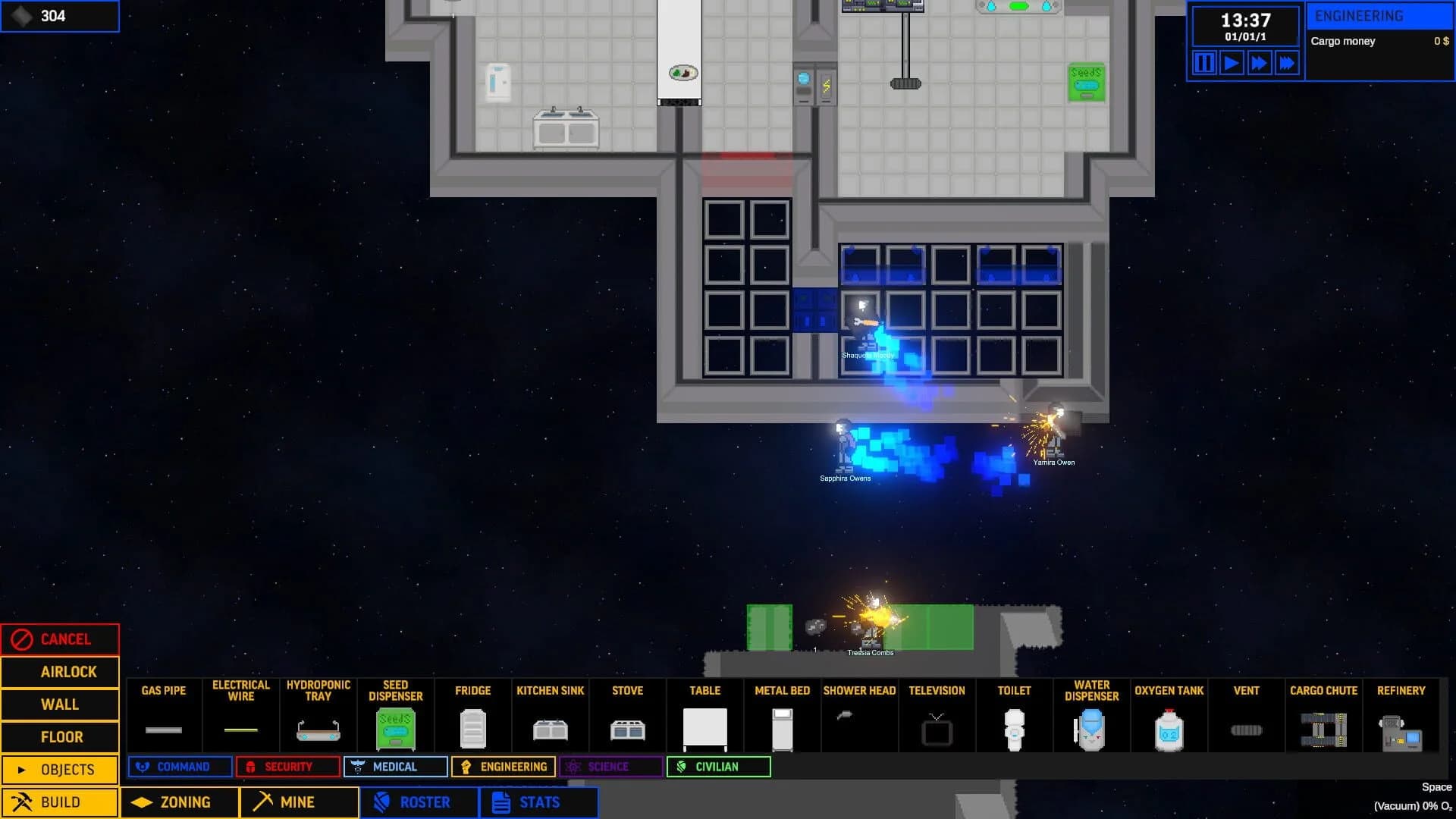Open the CIVILIAN objects tab
Viewport: 1456px width, 819px height.
tap(717, 767)
